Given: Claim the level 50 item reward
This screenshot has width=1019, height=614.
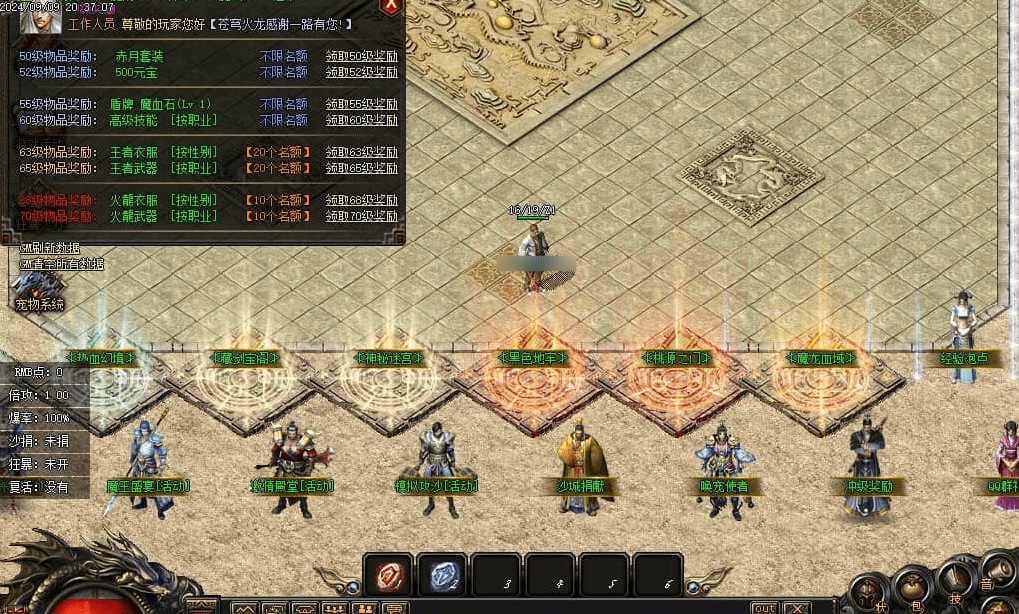Looking at the screenshot, I should [361, 56].
